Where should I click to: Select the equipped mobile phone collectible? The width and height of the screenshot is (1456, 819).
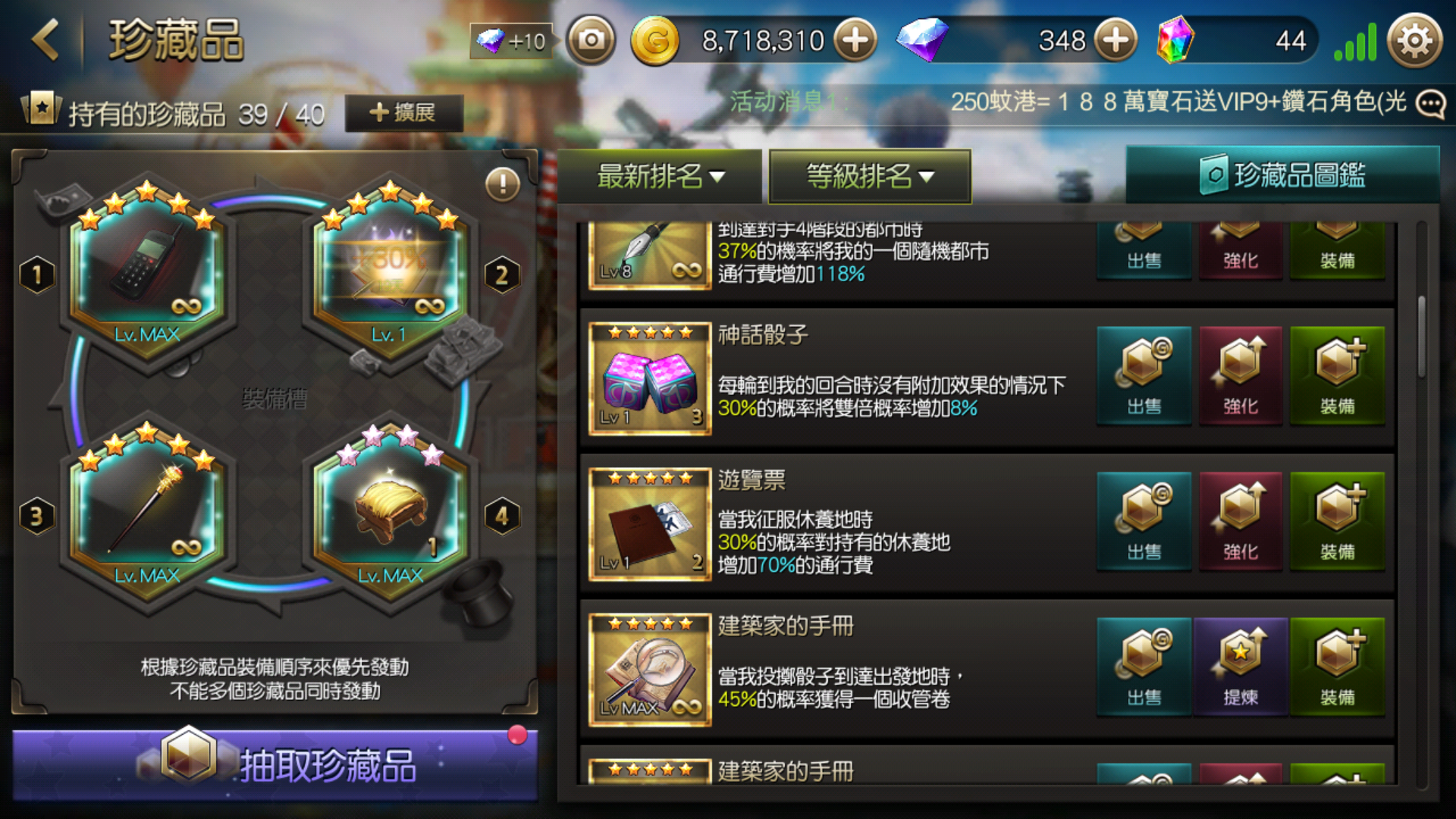[147, 269]
